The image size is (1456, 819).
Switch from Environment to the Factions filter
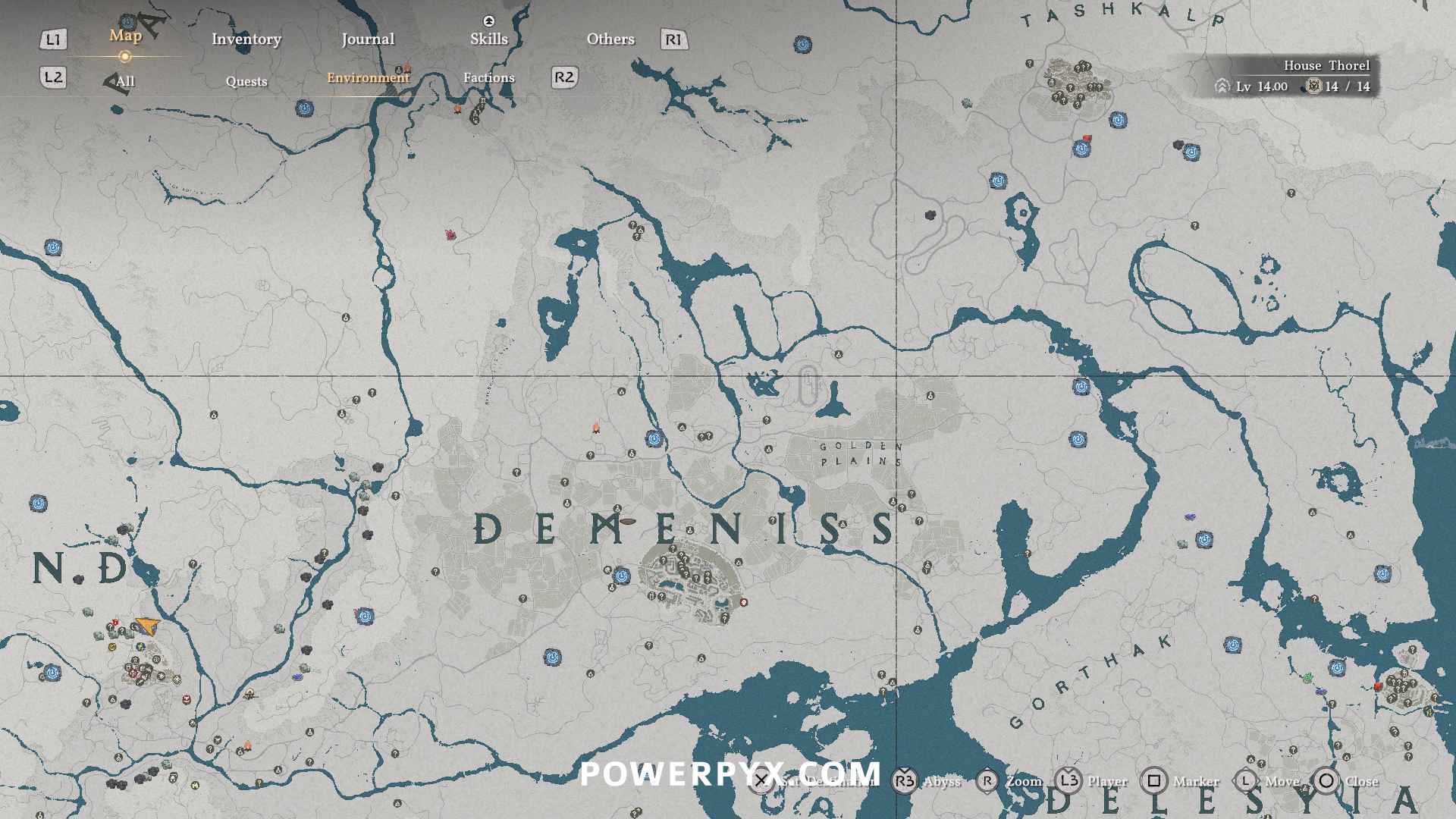(x=489, y=77)
